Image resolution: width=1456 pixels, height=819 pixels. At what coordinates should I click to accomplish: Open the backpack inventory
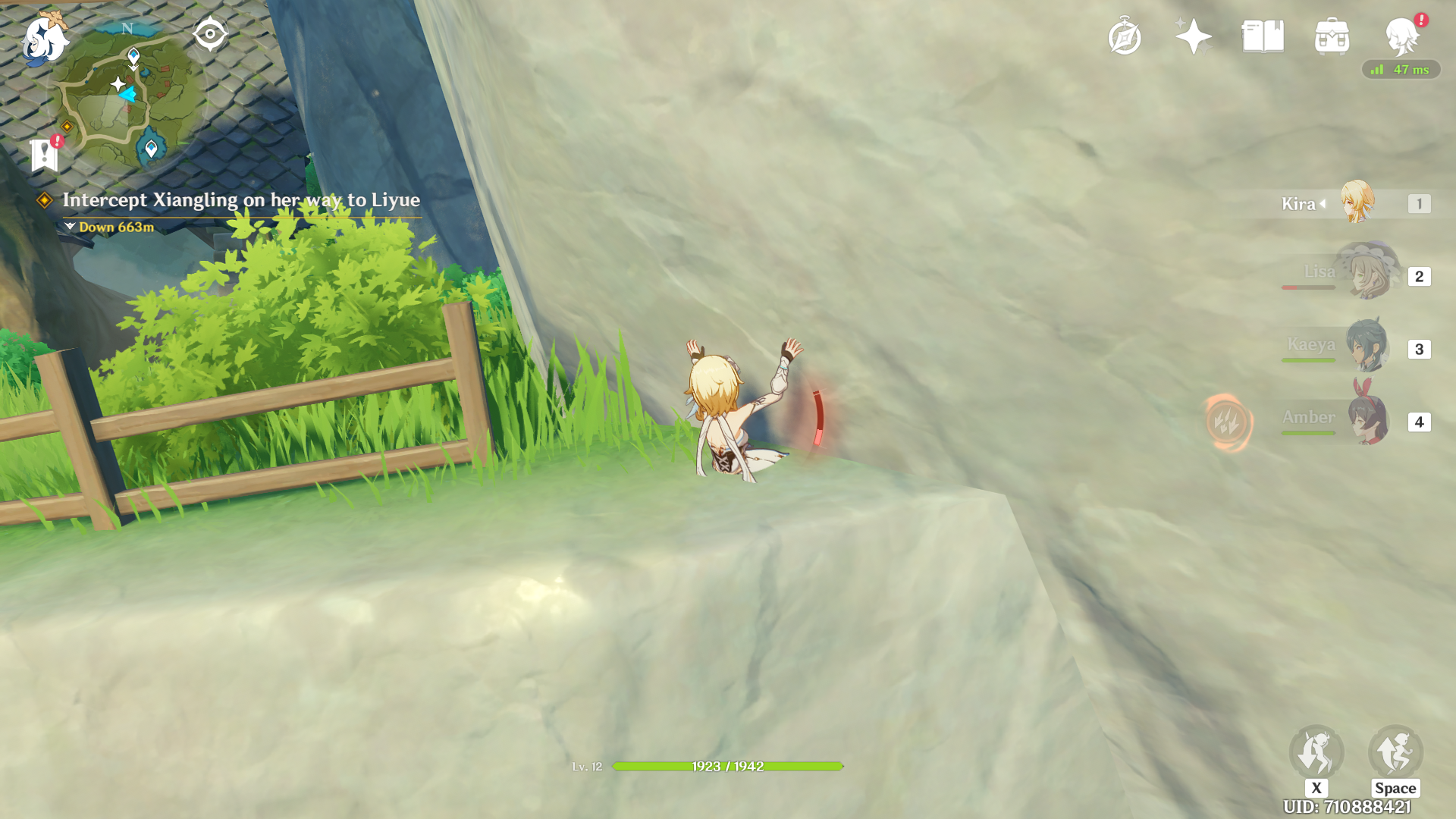1332,37
